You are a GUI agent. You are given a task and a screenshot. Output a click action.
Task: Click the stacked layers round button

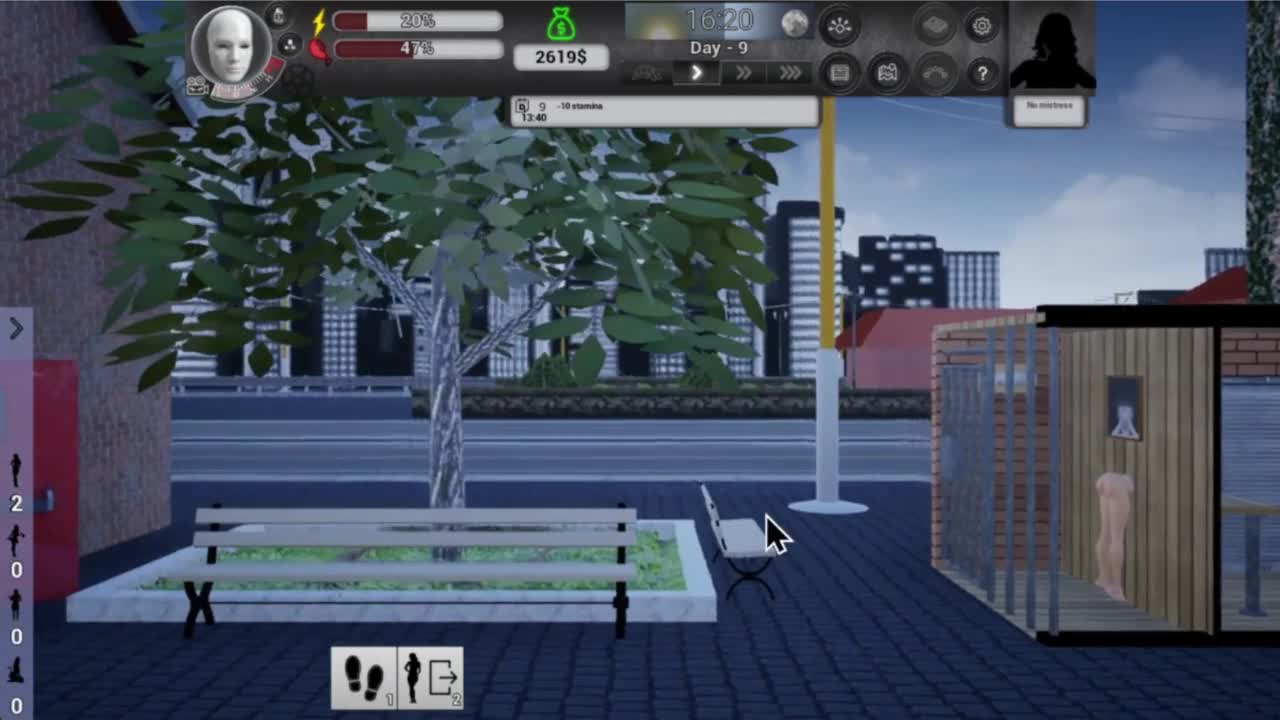[x=935, y=27]
